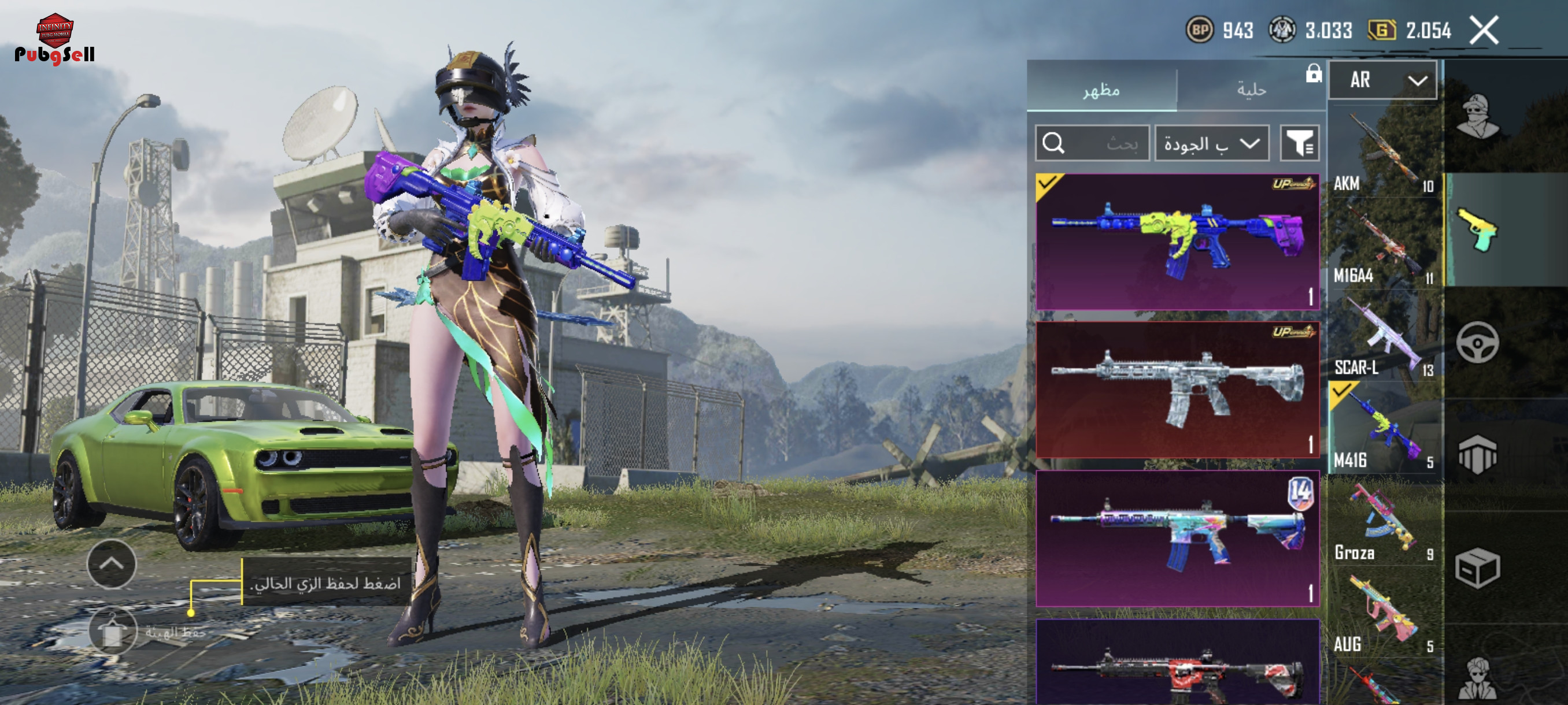Open the vehicle steering wheel category

(1477, 343)
